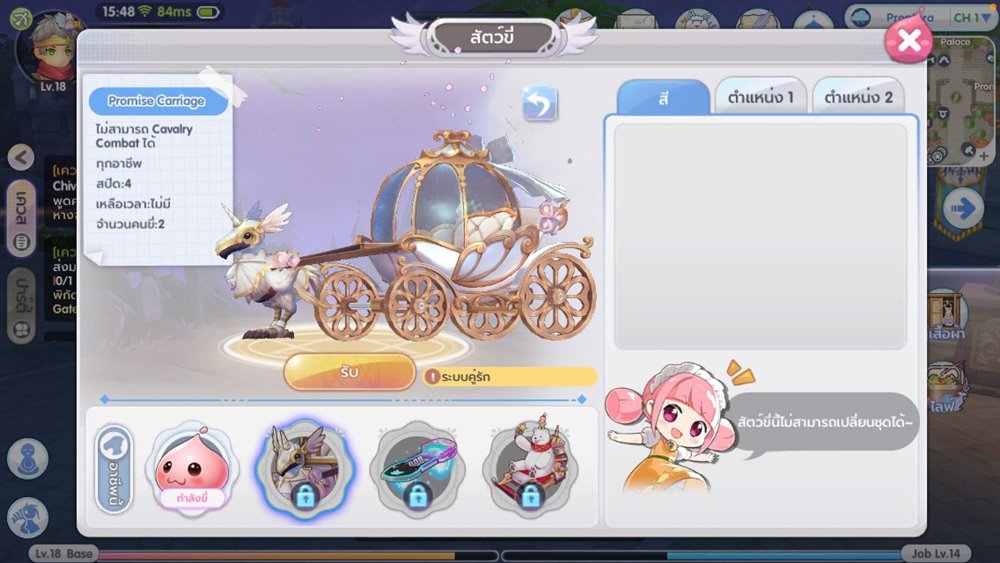The width and height of the screenshot is (1000, 563).
Task: Switch to the ตำแหน่ง 1 tab
Action: [x=761, y=98]
